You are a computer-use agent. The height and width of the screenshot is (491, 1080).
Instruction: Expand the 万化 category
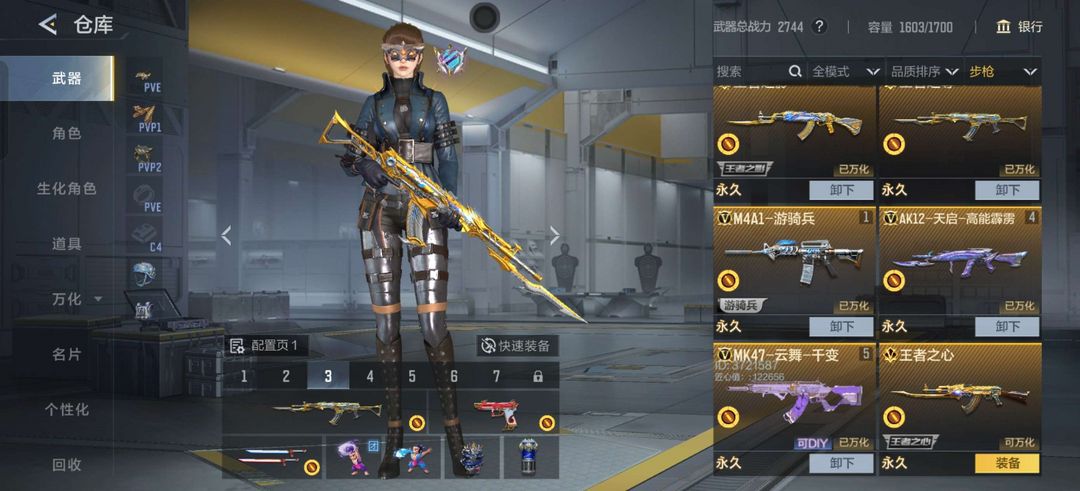pyautogui.click(x=75, y=299)
